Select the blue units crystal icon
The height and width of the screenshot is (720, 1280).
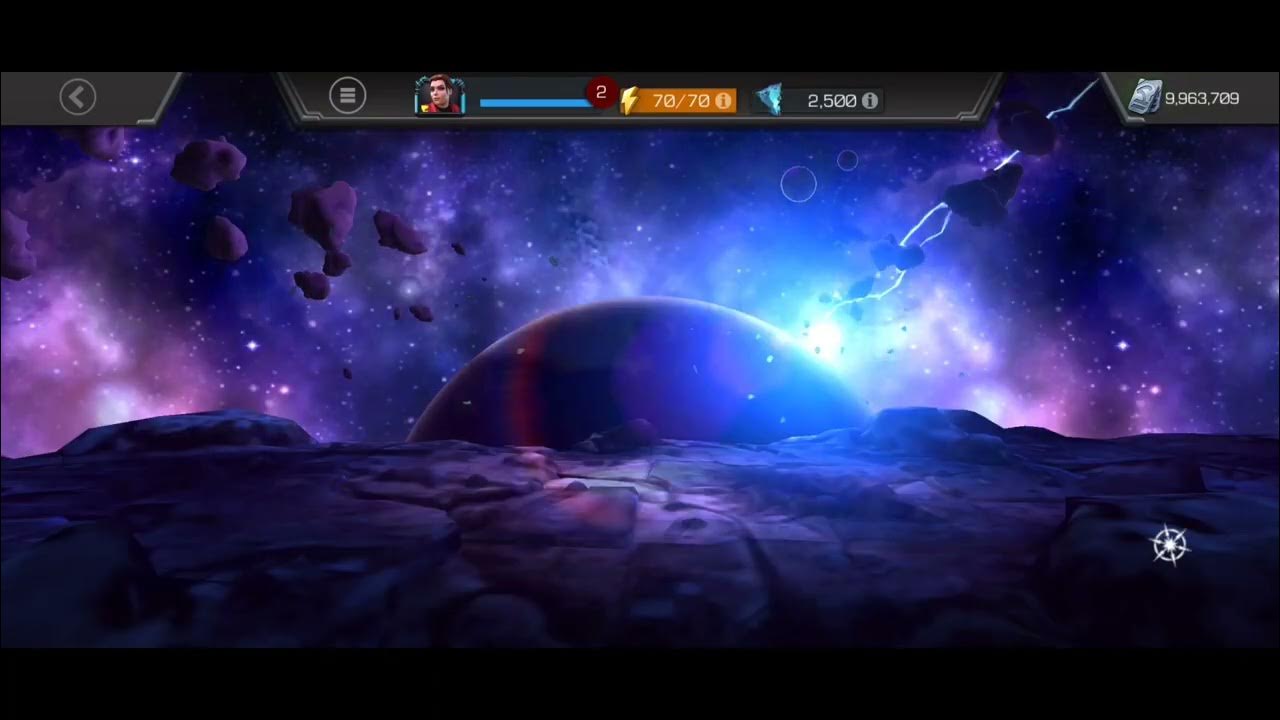click(770, 99)
